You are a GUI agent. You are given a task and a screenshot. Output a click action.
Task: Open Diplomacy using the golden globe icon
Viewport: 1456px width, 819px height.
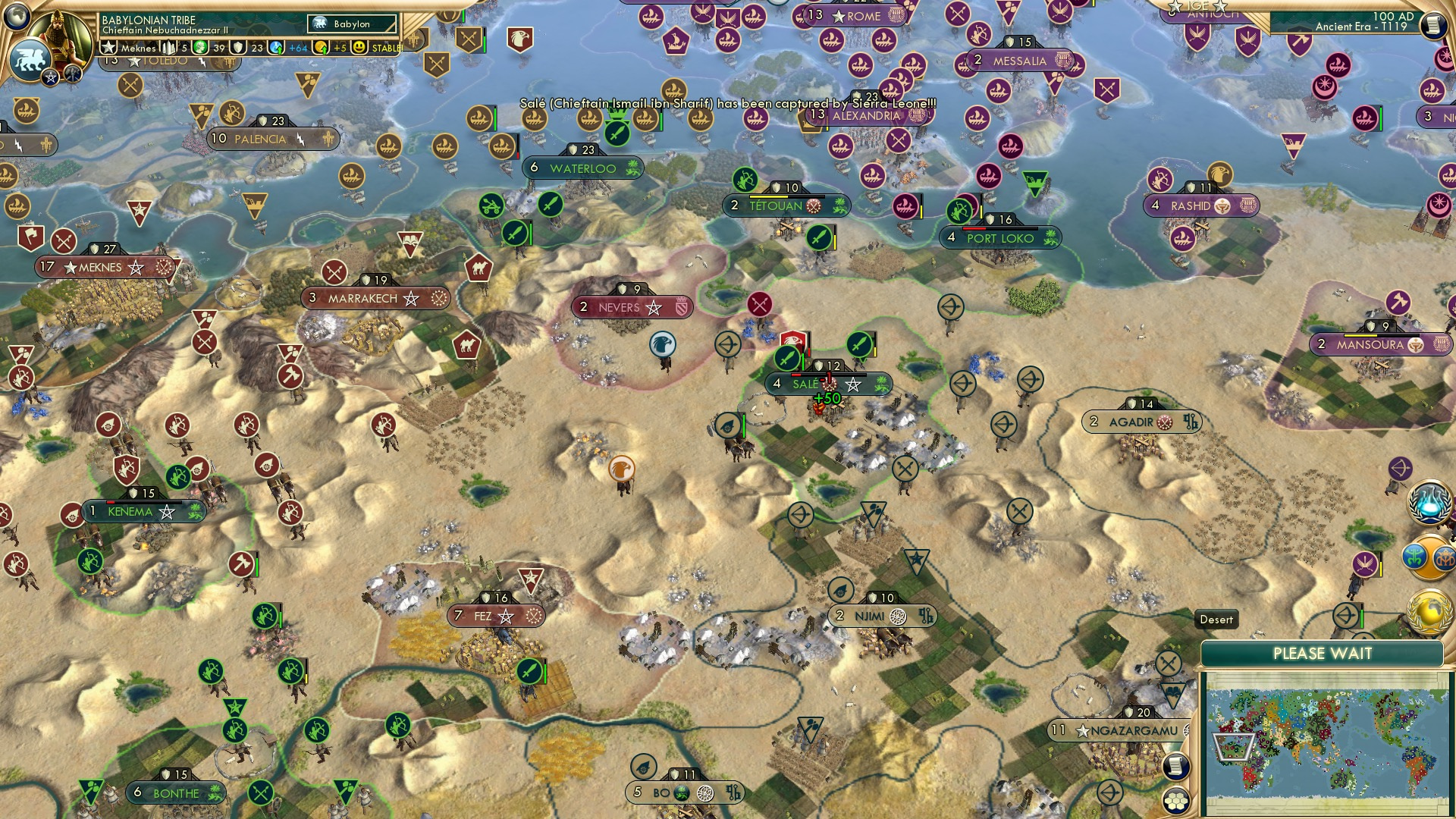pos(1428,611)
